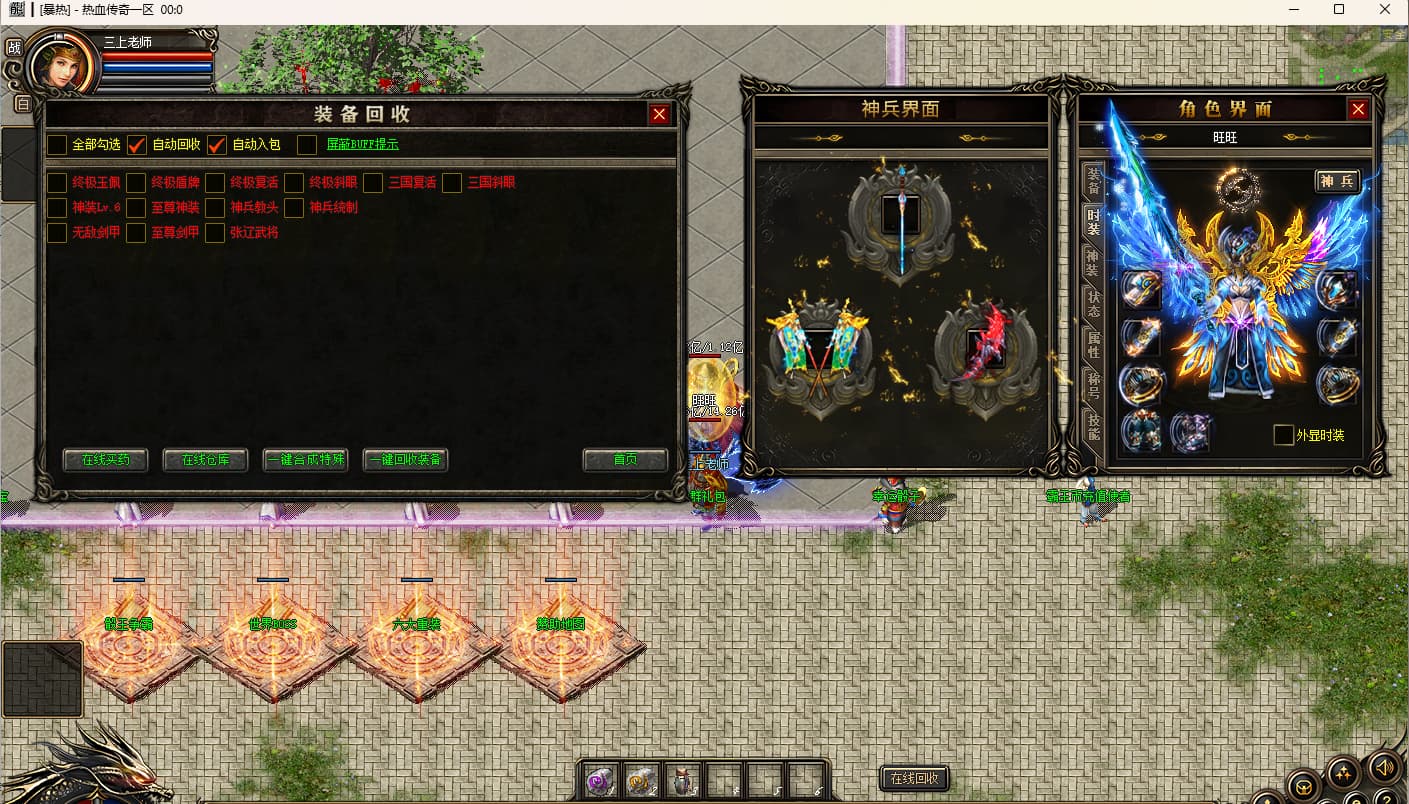Maximize the game window
The height and width of the screenshot is (804, 1409).
click(x=1339, y=9)
